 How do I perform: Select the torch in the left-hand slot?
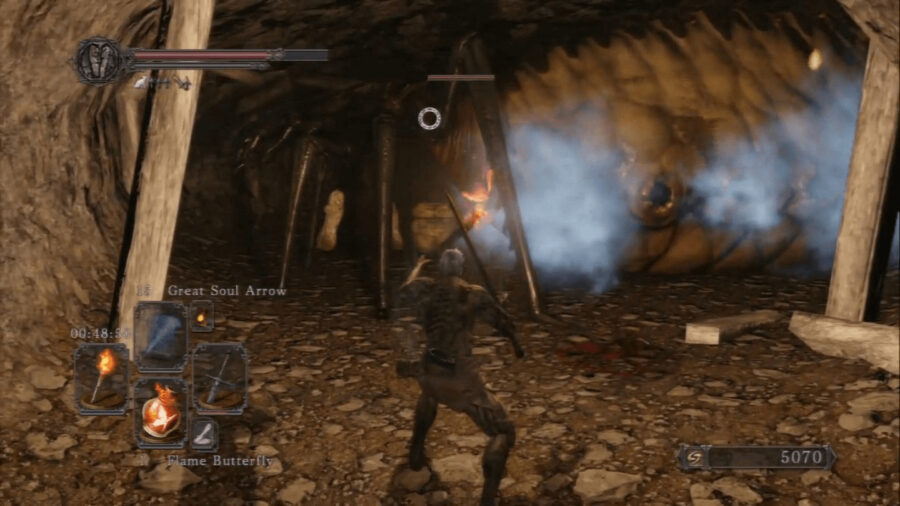click(x=101, y=376)
